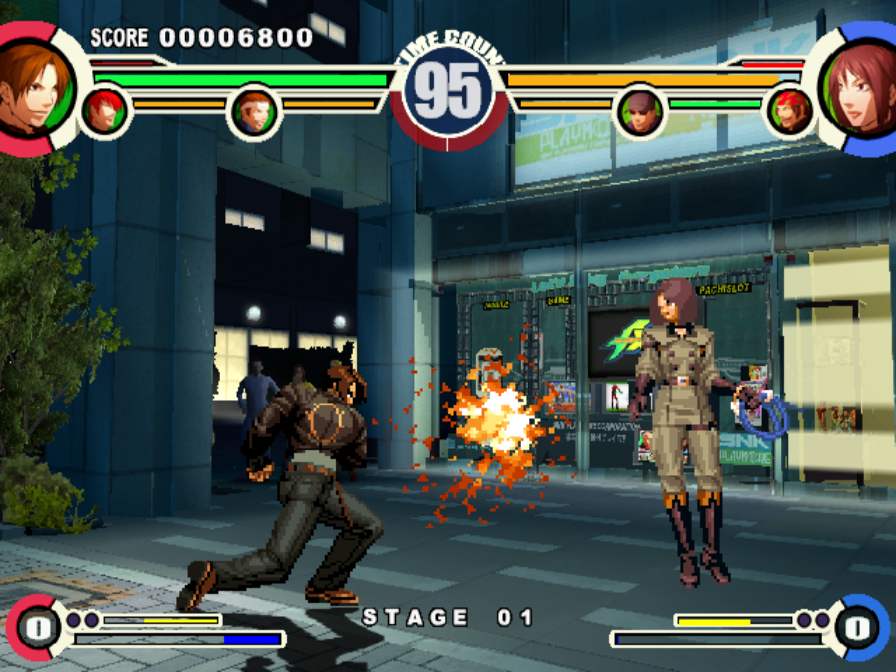Choose the red-haired teammate portrait beside Kyo

coord(103,111)
